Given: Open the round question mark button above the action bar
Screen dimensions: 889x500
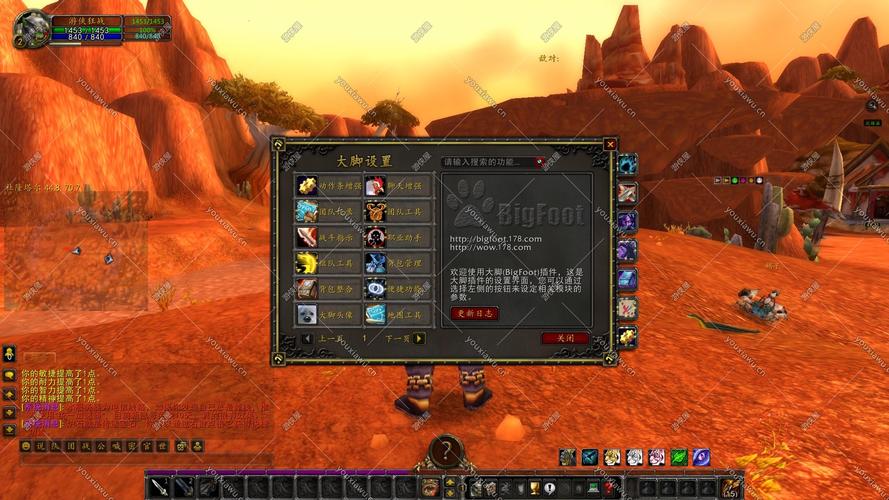Looking at the screenshot, I should [446, 452].
